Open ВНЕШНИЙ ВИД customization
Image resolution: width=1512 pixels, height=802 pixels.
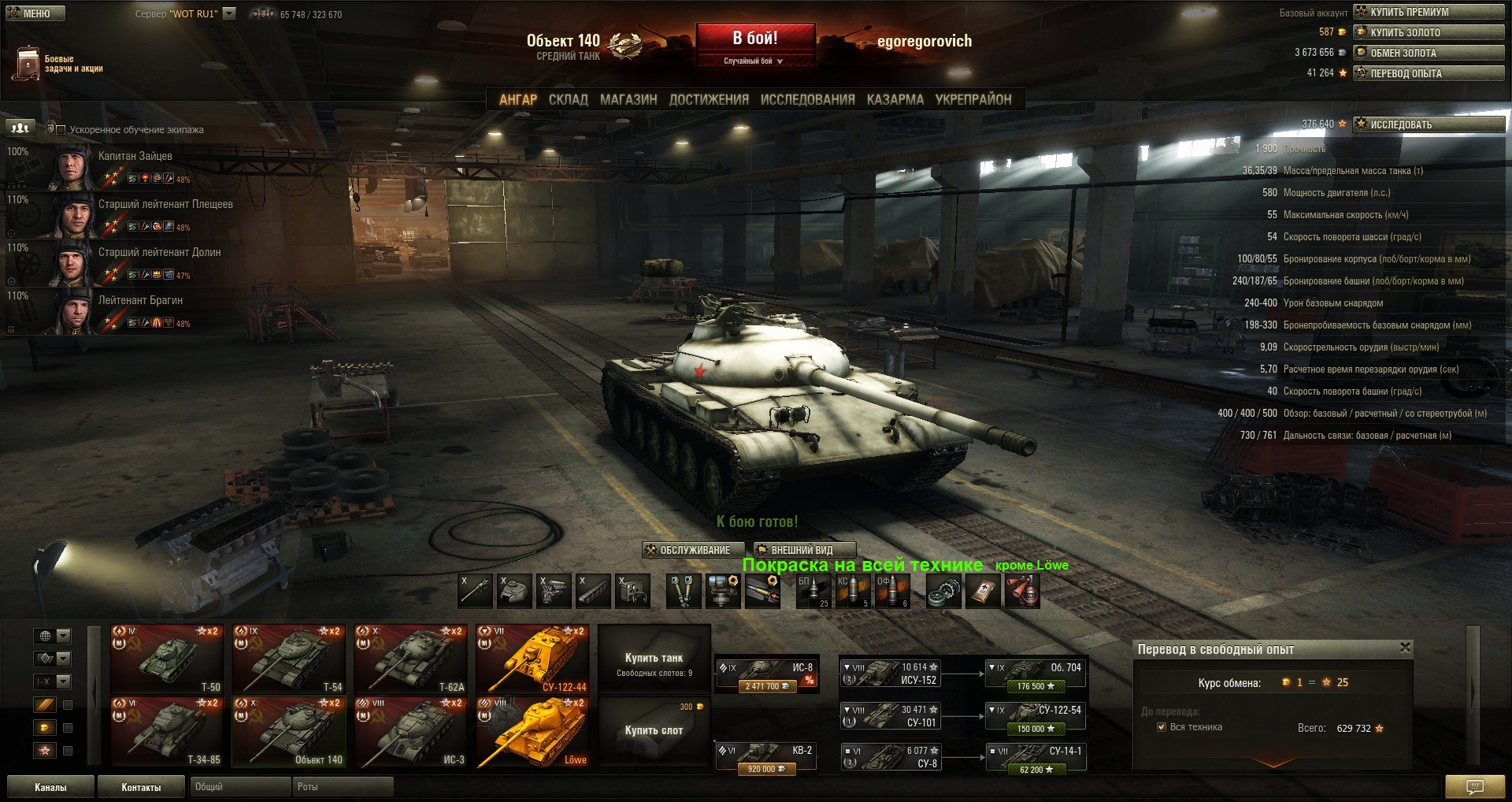pyautogui.click(x=802, y=550)
